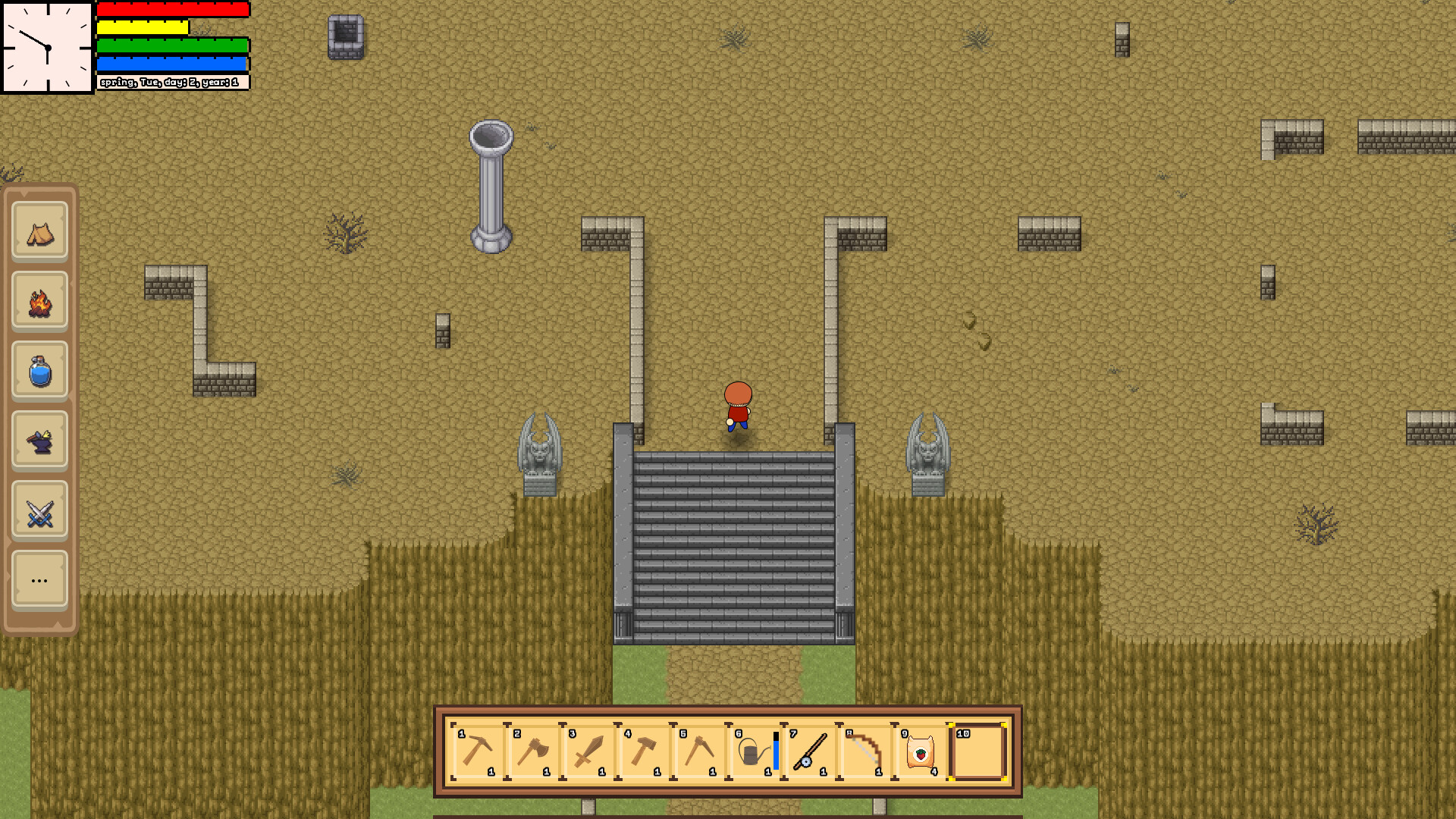Select the wooden sword in slot 3
This screenshot has width=1456, height=819.
(589, 751)
